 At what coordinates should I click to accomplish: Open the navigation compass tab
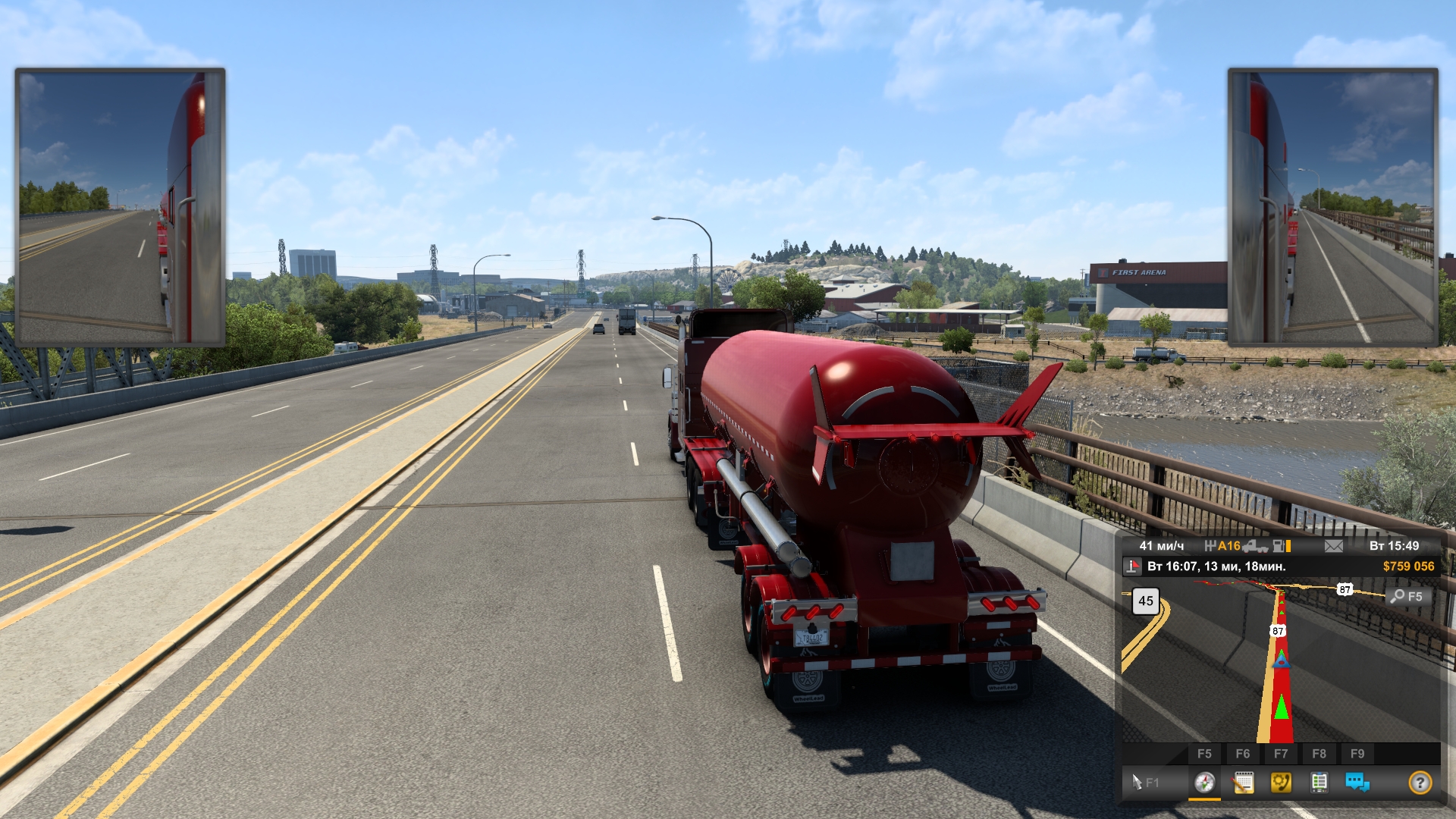pyautogui.click(x=1204, y=783)
